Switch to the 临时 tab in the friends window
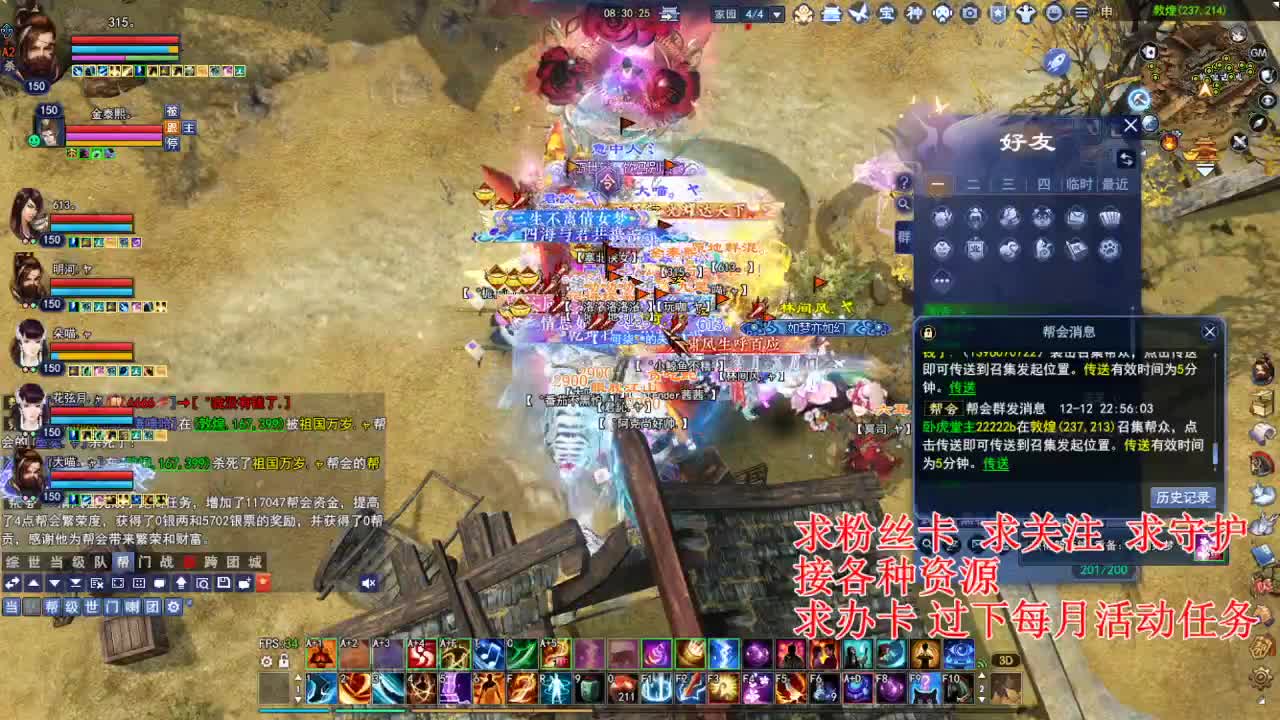This screenshot has height=720, width=1280. click(1078, 183)
